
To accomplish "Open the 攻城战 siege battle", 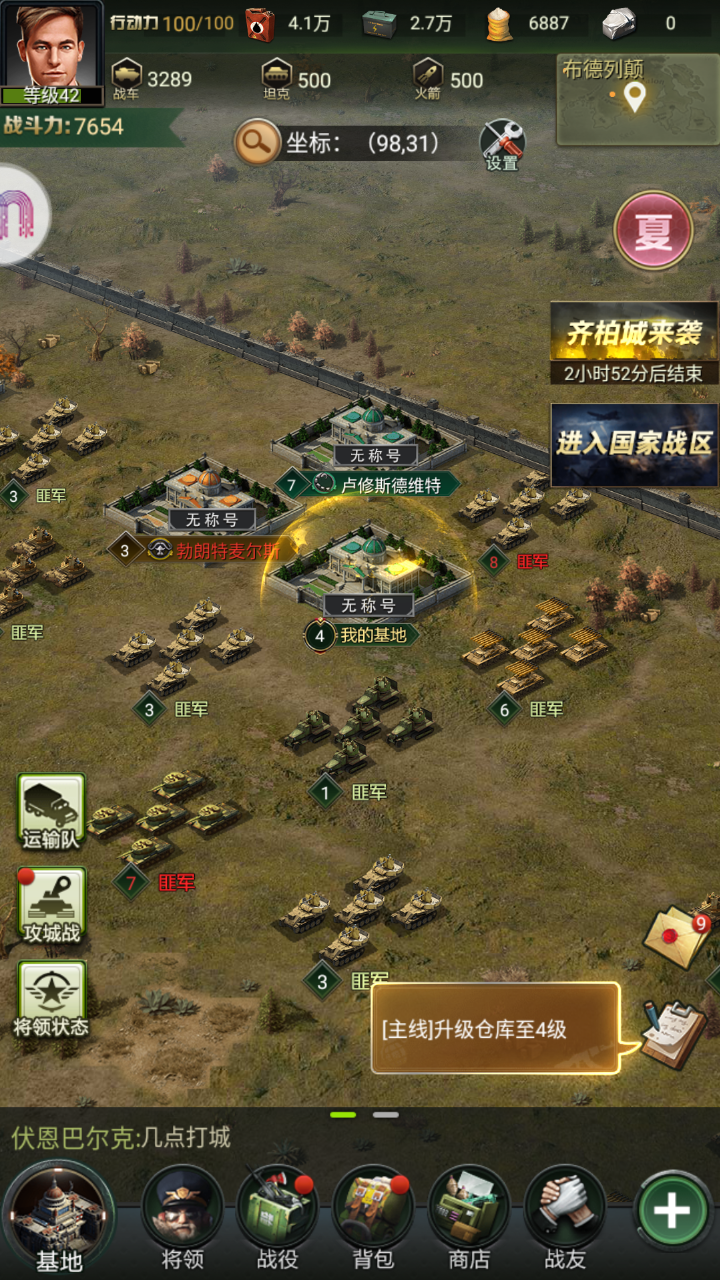I will pyautogui.click(x=51, y=906).
